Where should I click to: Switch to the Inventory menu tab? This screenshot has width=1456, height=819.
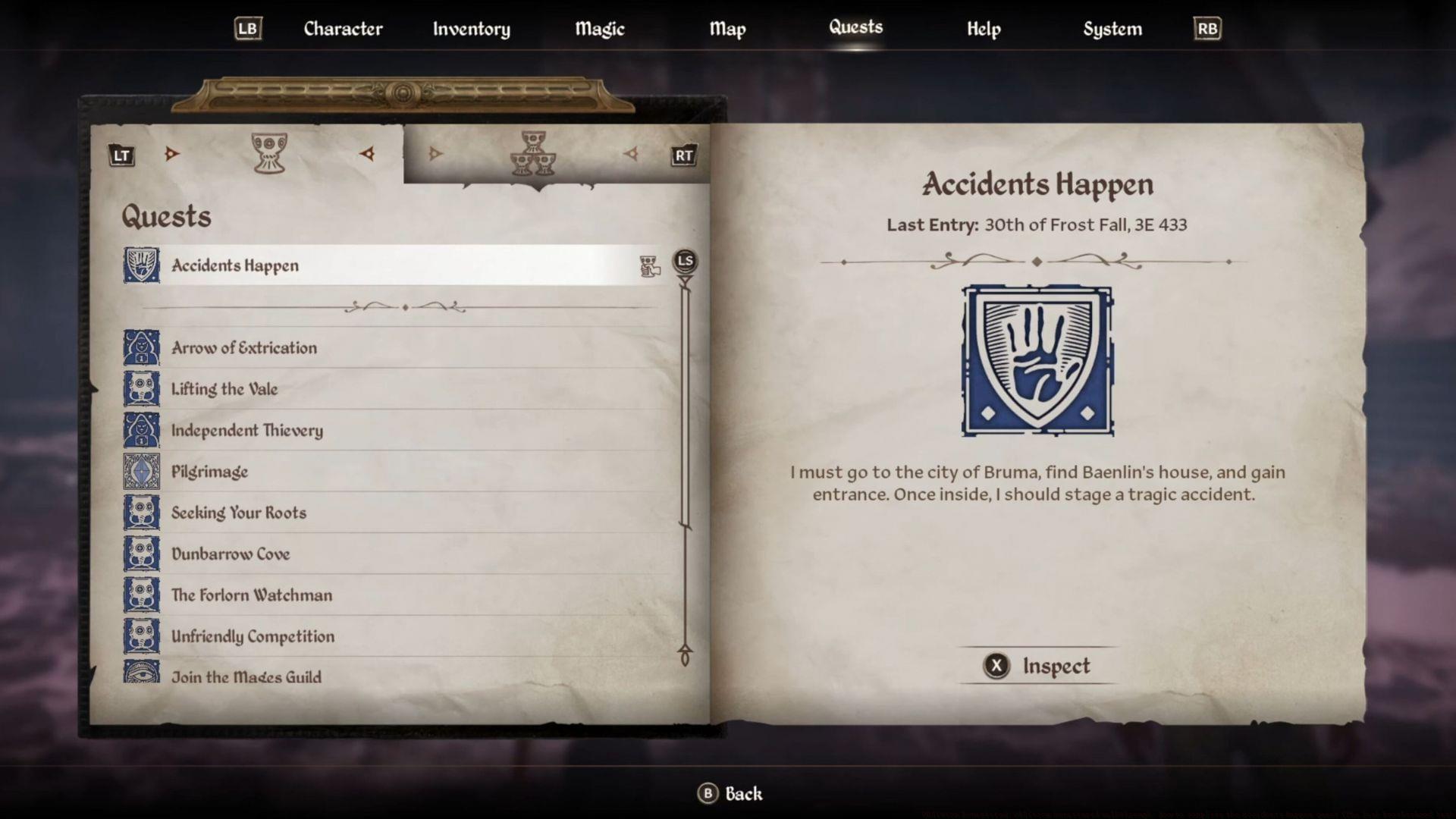(x=471, y=29)
